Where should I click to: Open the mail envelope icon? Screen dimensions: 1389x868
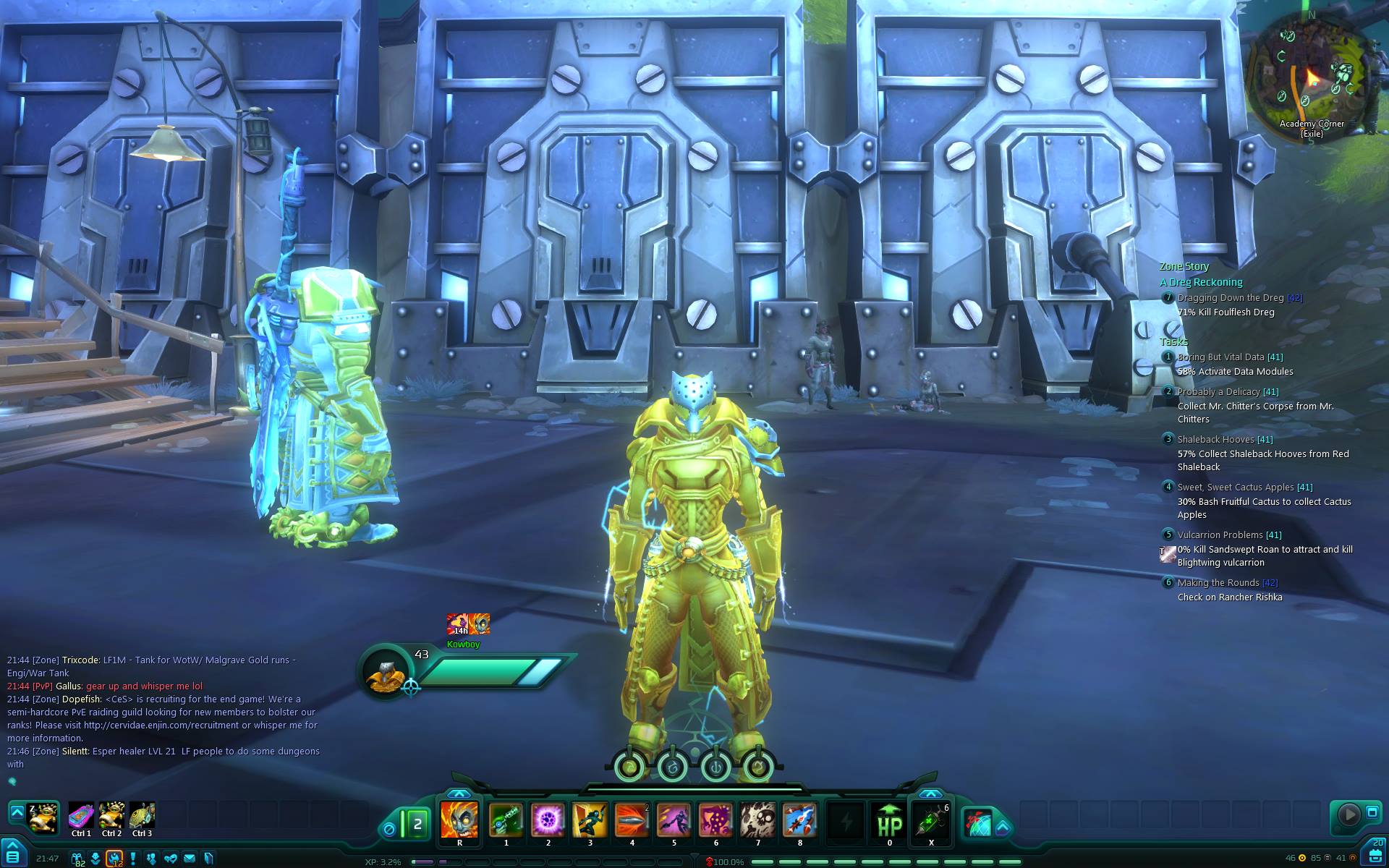(x=190, y=859)
